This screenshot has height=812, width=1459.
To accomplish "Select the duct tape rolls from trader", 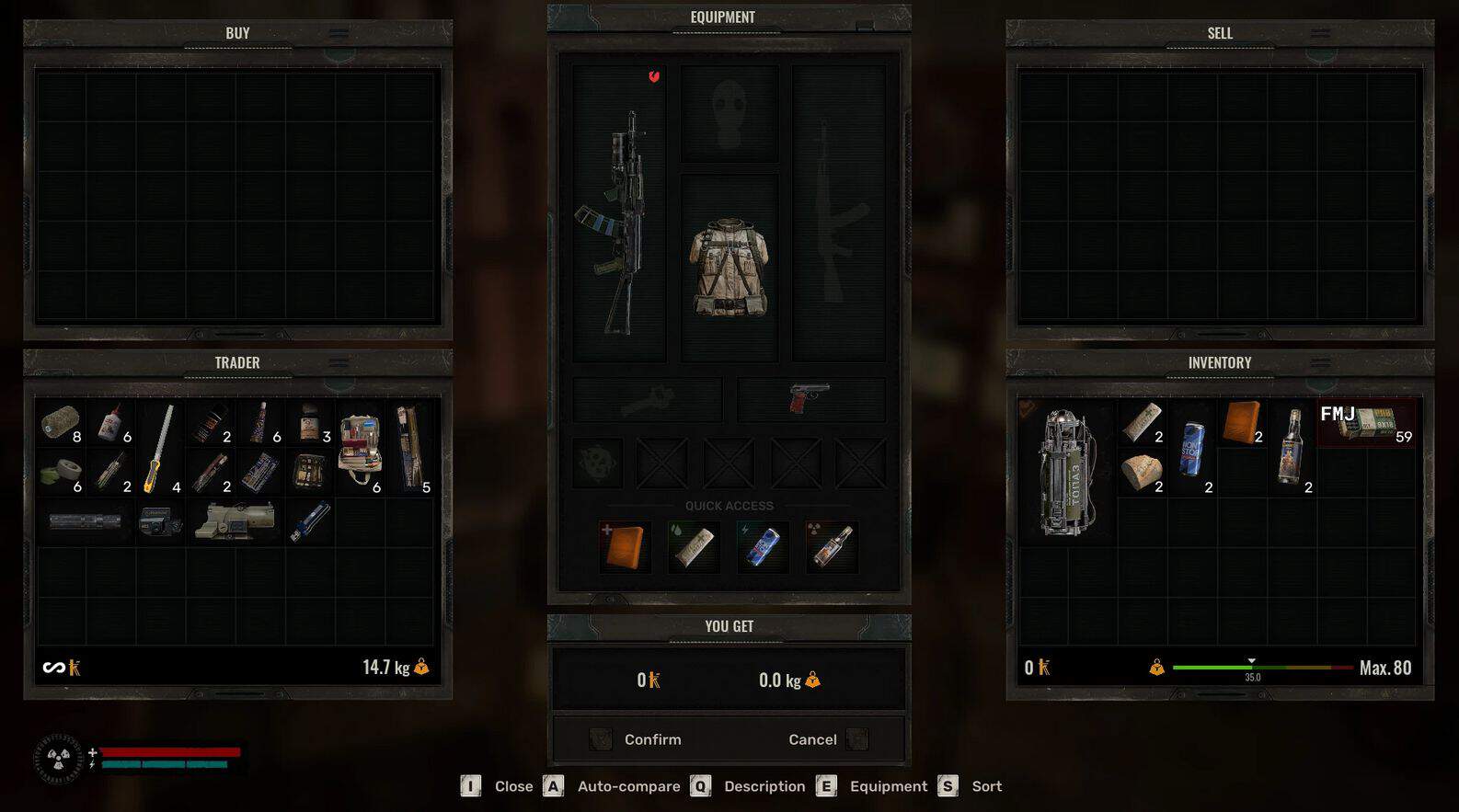I will (x=61, y=473).
